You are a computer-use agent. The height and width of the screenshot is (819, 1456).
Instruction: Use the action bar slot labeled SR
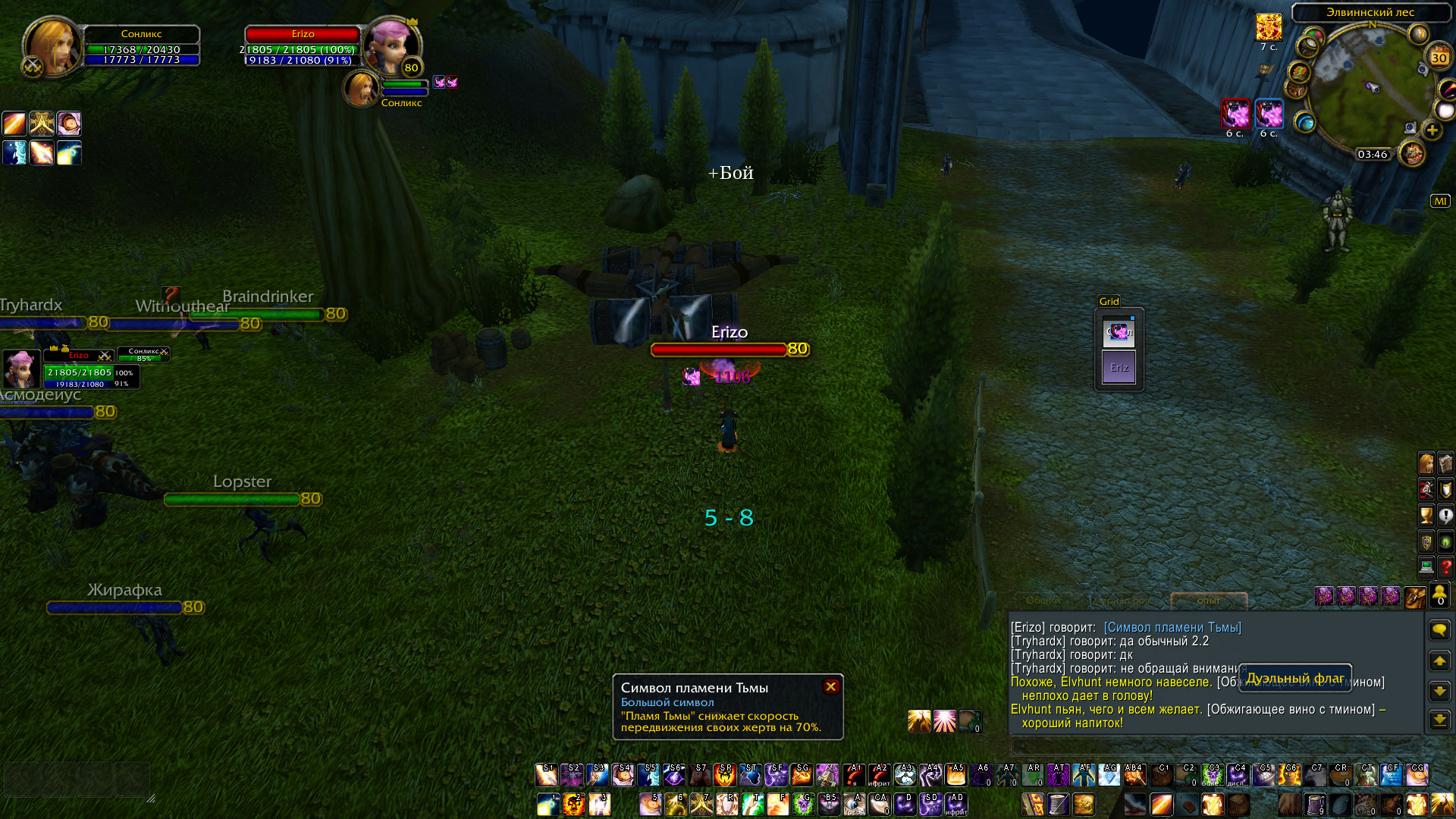pos(725,774)
